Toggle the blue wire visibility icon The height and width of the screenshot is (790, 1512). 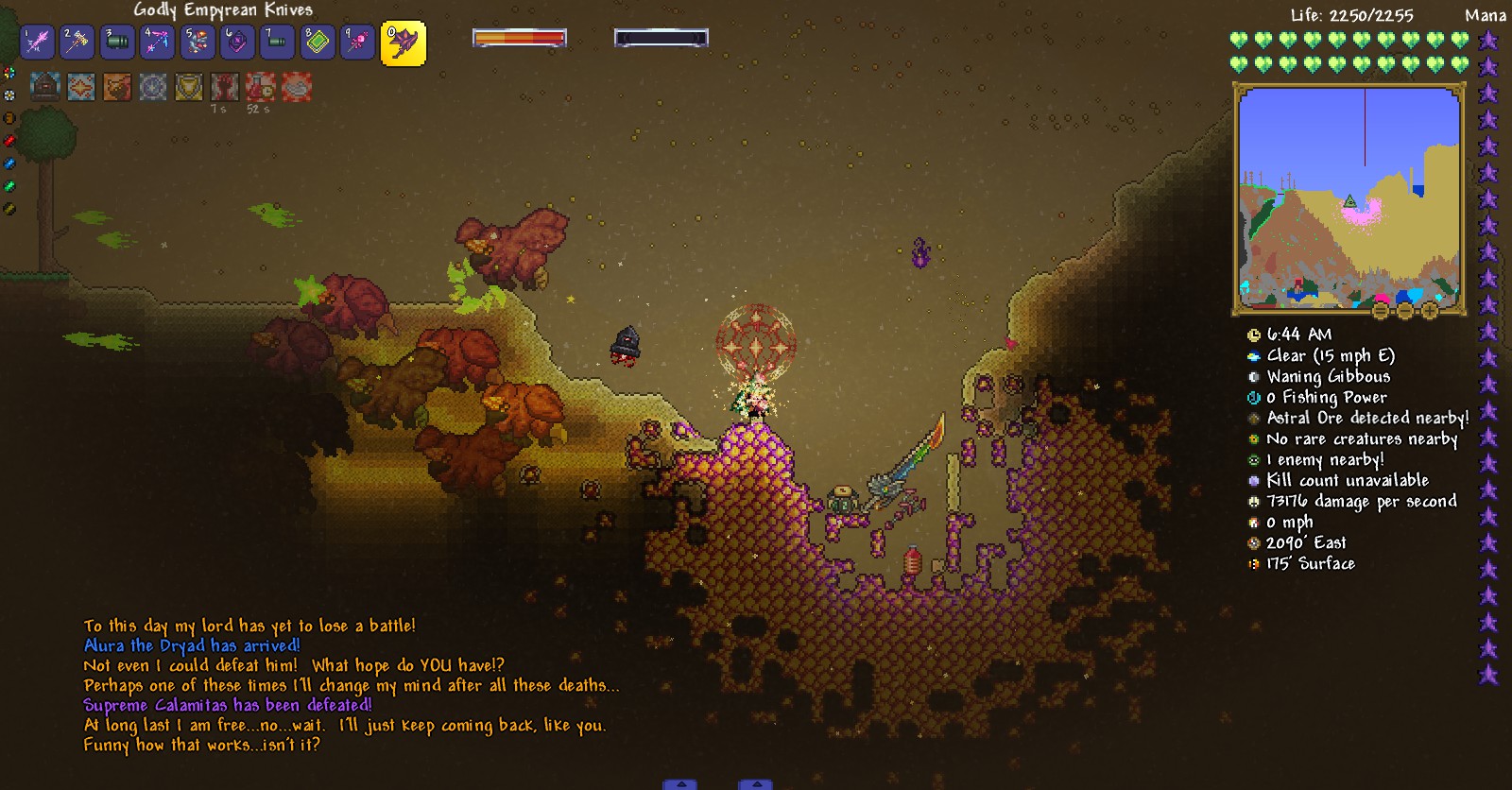coord(9,163)
